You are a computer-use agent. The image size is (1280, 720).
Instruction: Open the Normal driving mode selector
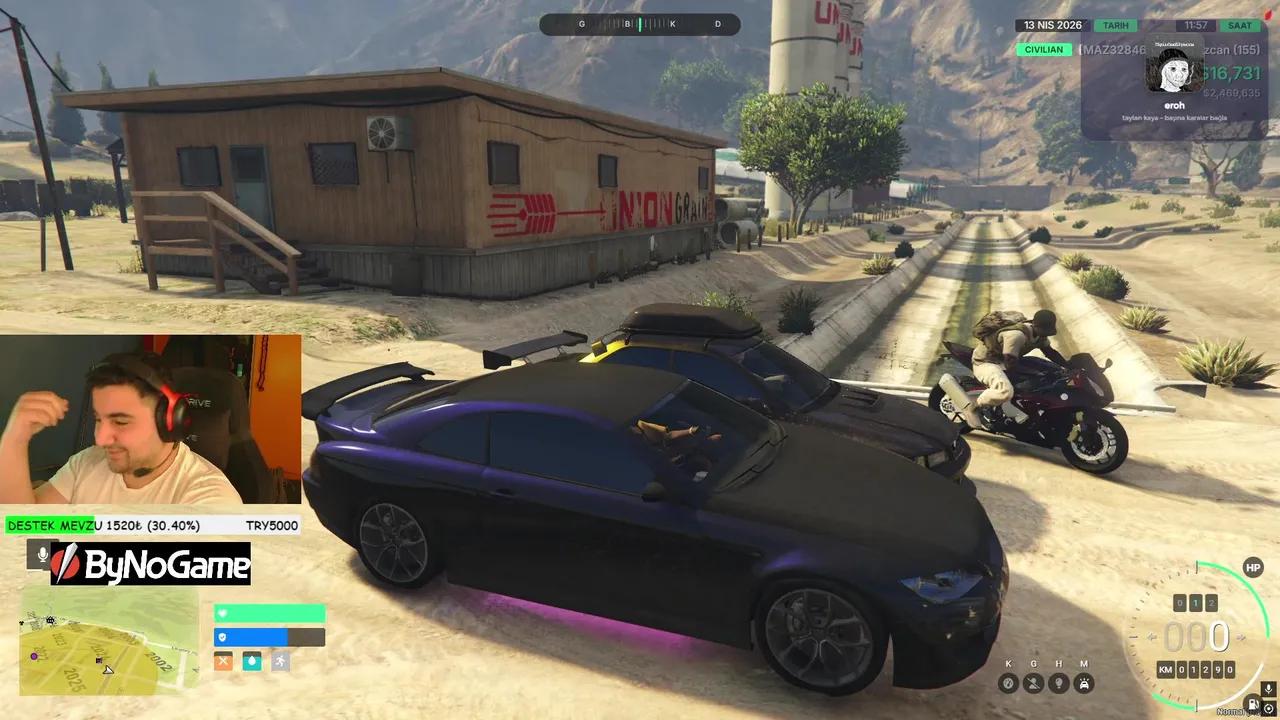[x=1232, y=711]
